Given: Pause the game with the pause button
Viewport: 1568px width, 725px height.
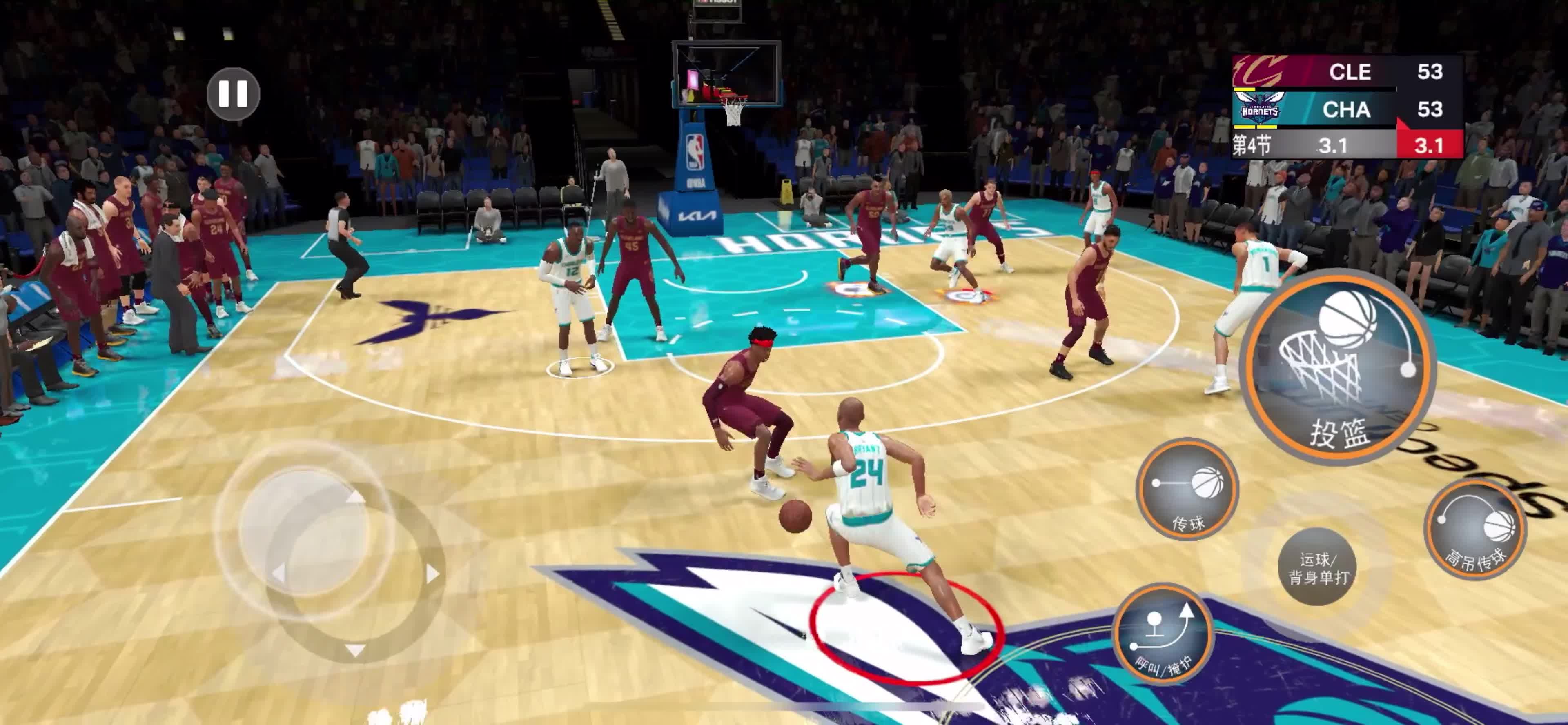Looking at the screenshot, I should (233, 94).
